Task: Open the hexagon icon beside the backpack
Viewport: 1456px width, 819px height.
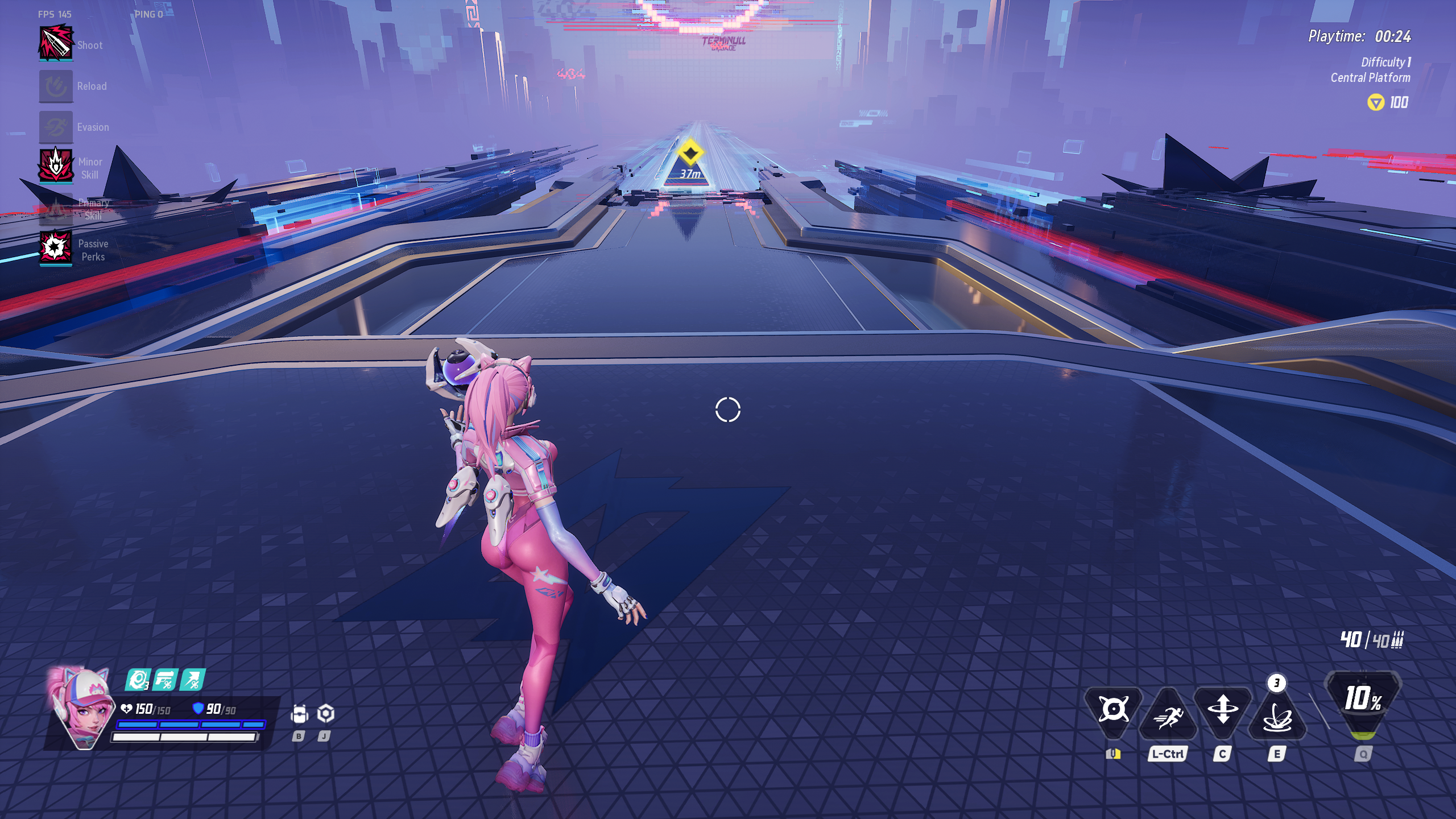Action: [x=325, y=713]
